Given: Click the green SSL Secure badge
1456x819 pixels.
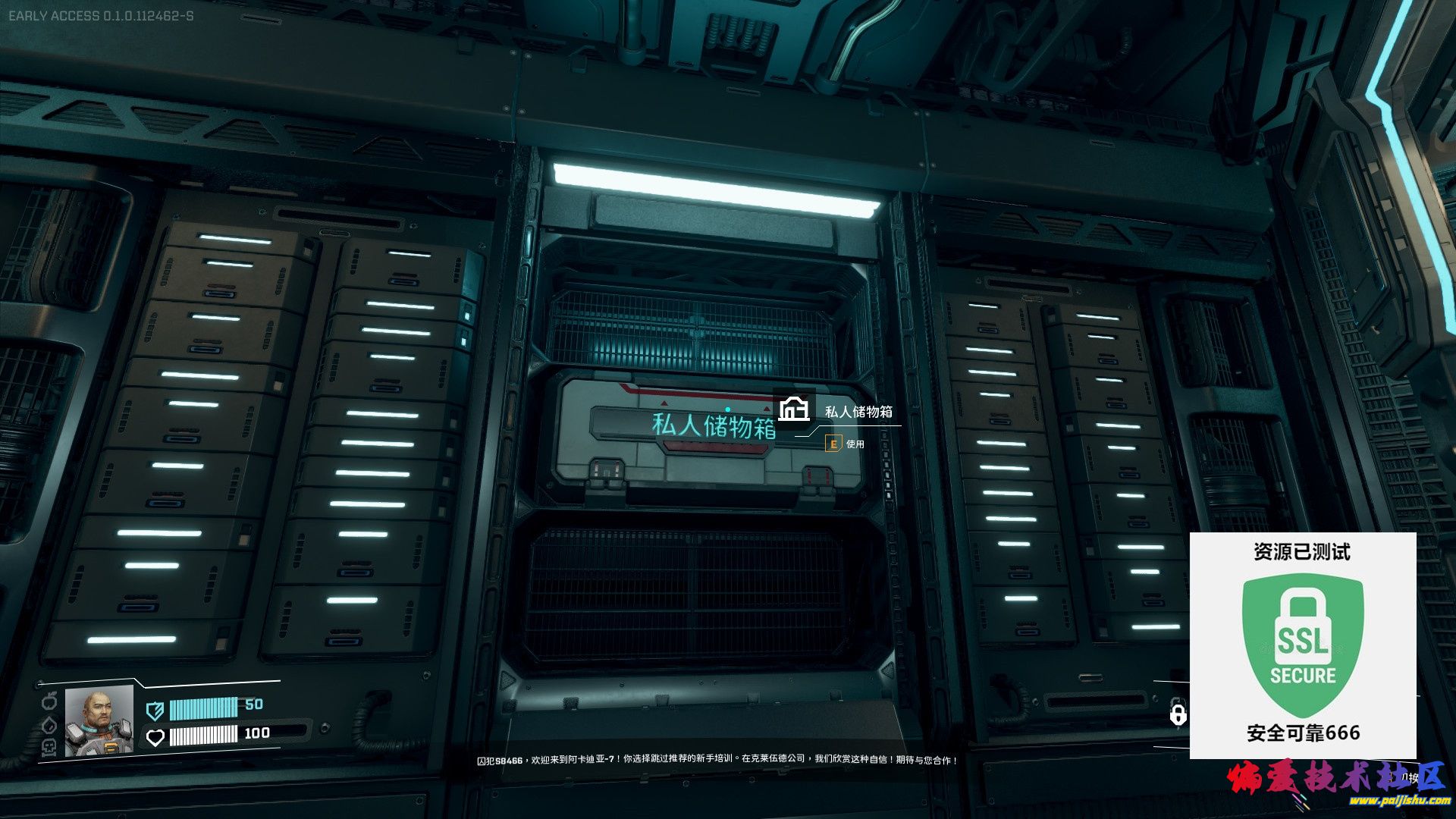Looking at the screenshot, I should 1303,645.
